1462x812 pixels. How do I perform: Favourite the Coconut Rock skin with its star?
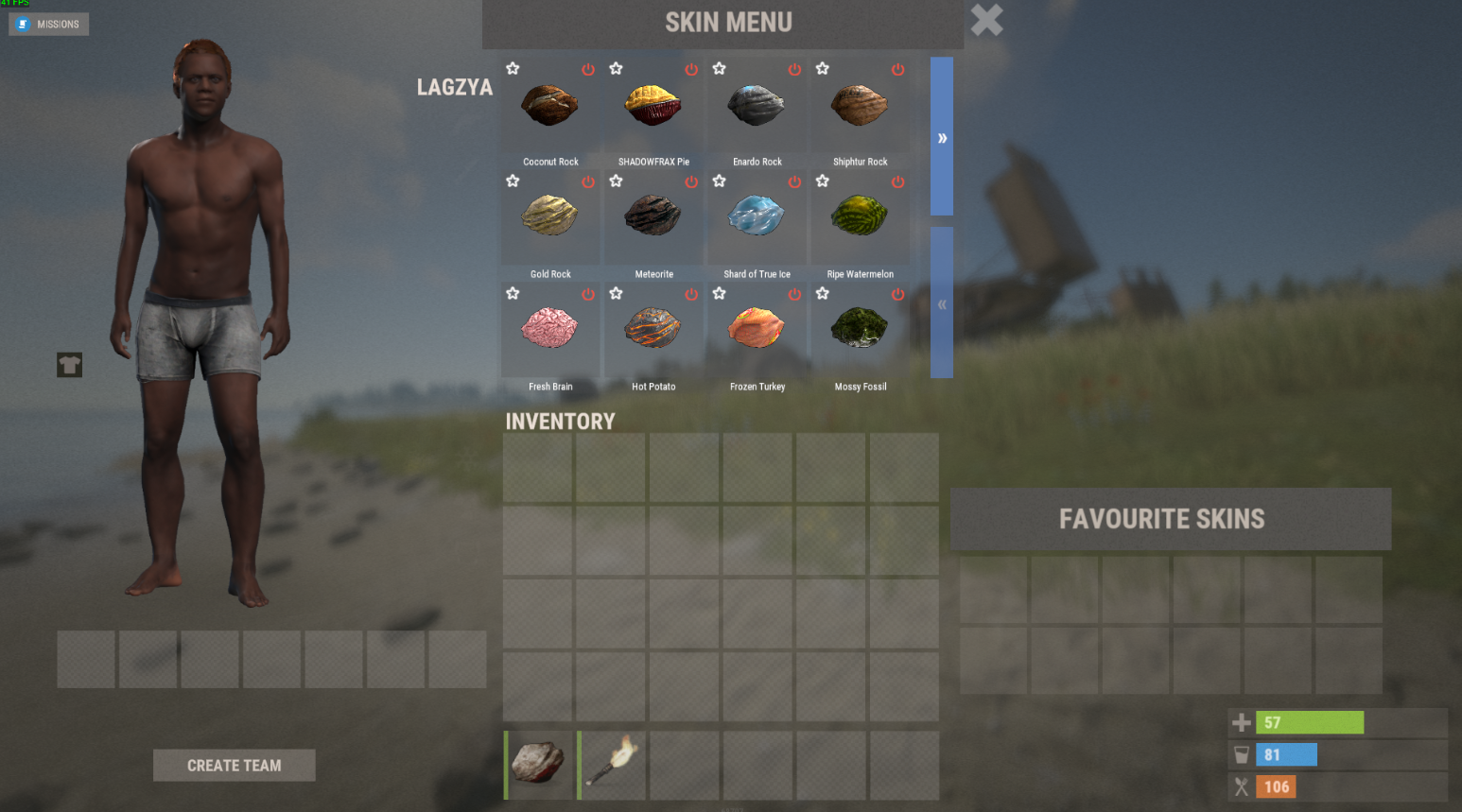pyautogui.click(x=513, y=68)
